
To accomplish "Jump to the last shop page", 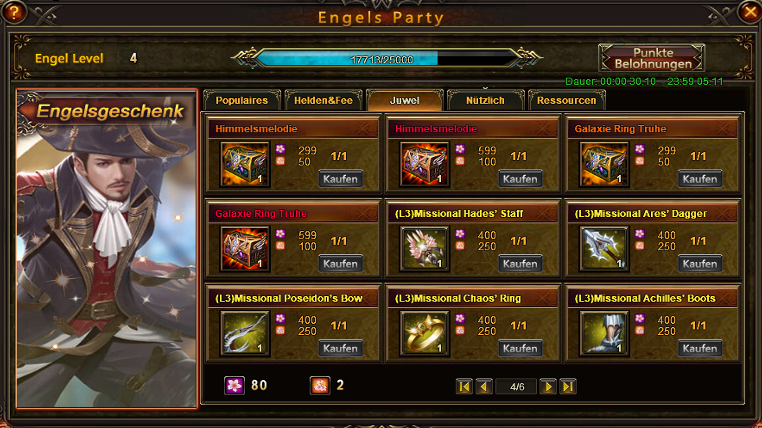I will pos(568,386).
